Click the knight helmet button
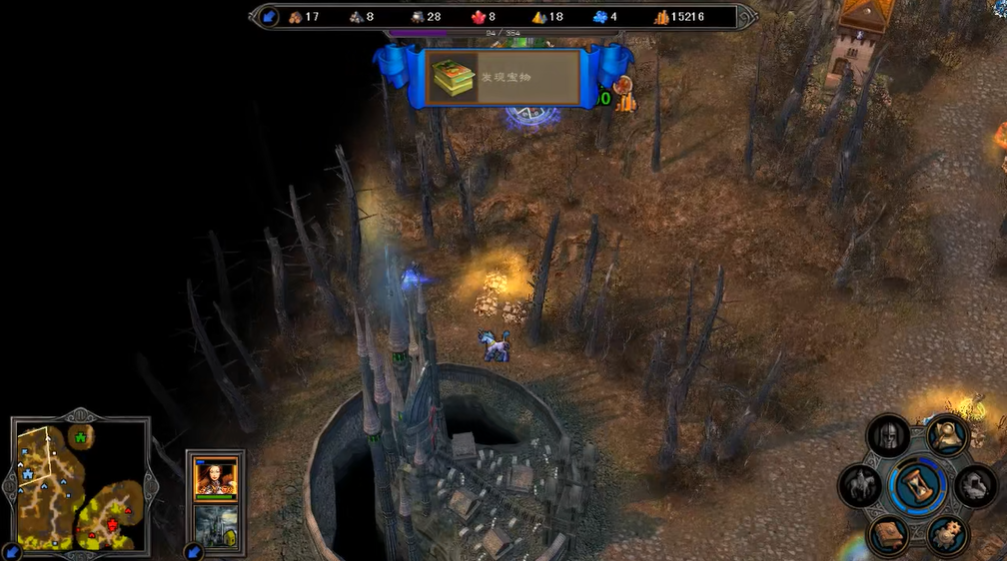 888,436
